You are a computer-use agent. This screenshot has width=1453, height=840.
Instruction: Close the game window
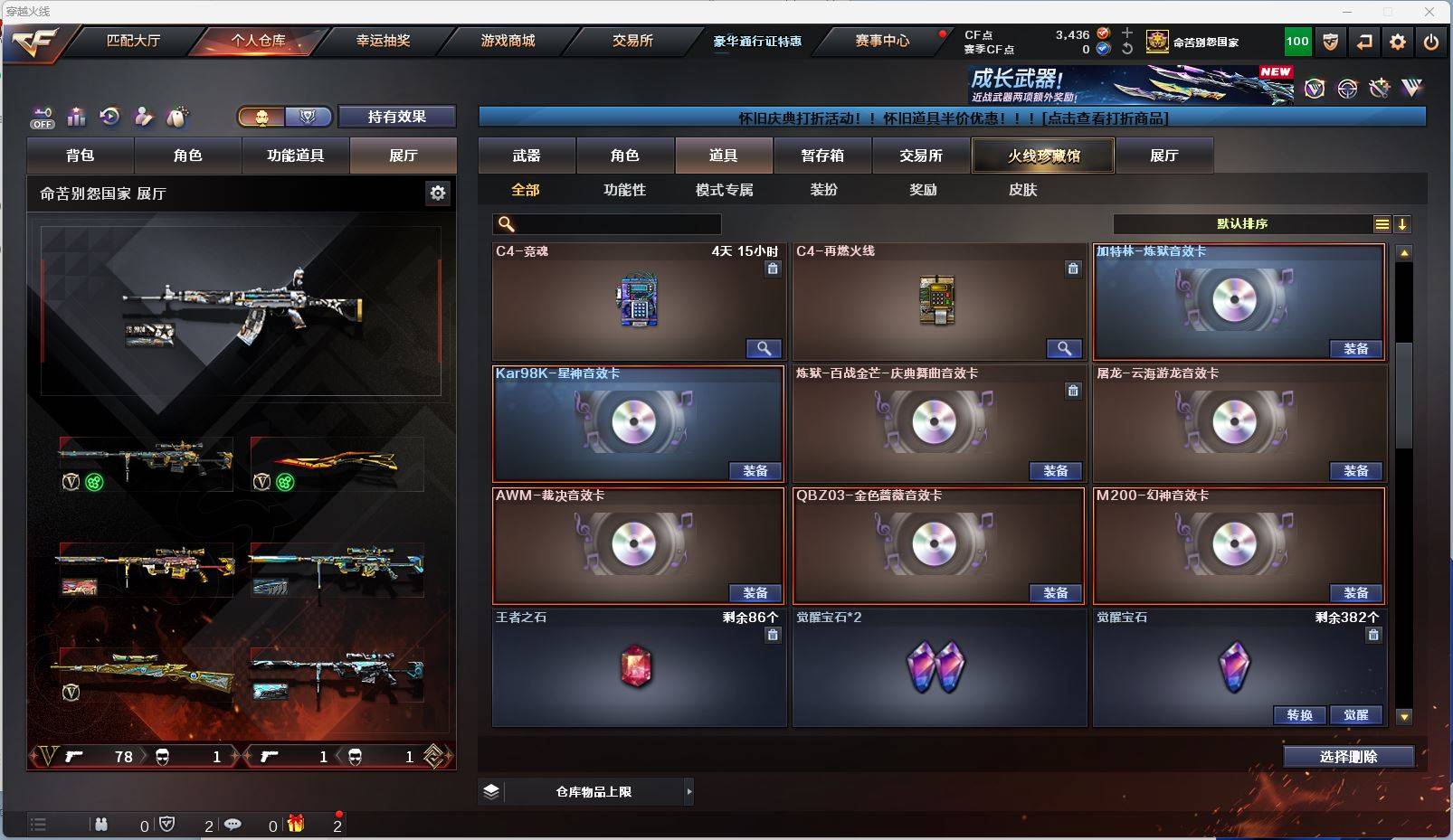1429,12
